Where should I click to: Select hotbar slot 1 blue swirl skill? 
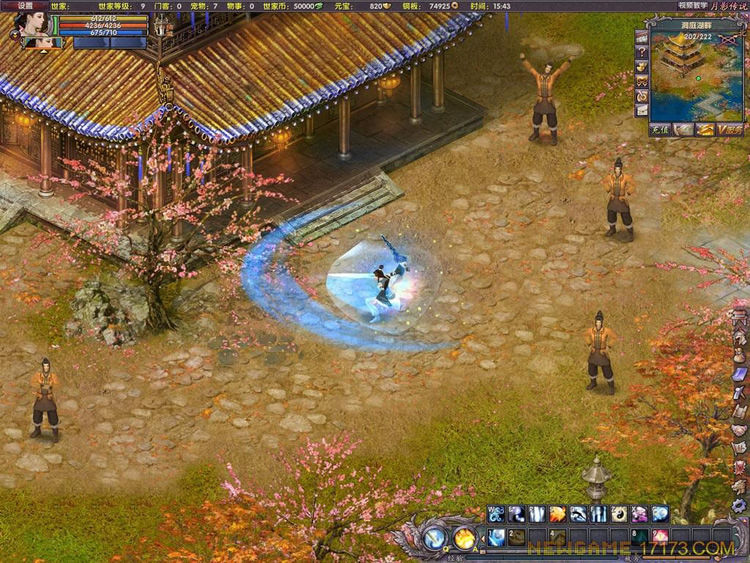(x=496, y=537)
